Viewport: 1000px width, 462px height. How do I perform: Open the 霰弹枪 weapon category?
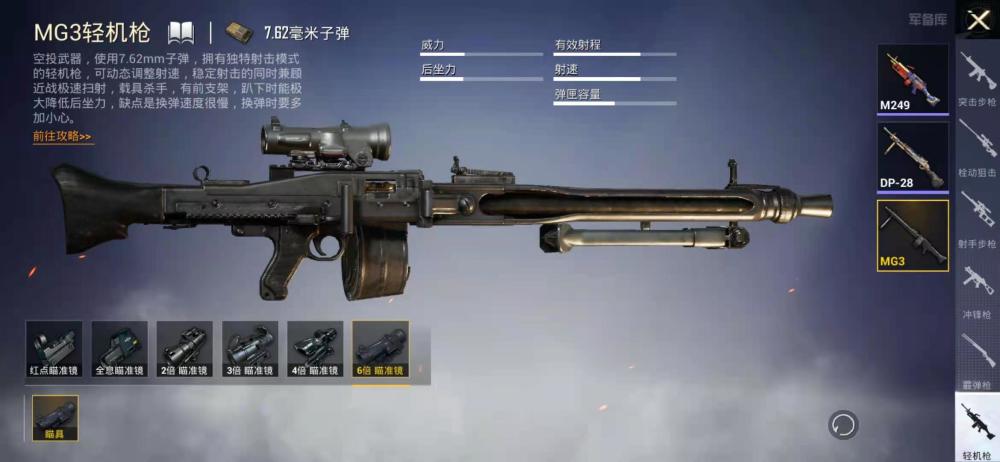pos(977,357)
